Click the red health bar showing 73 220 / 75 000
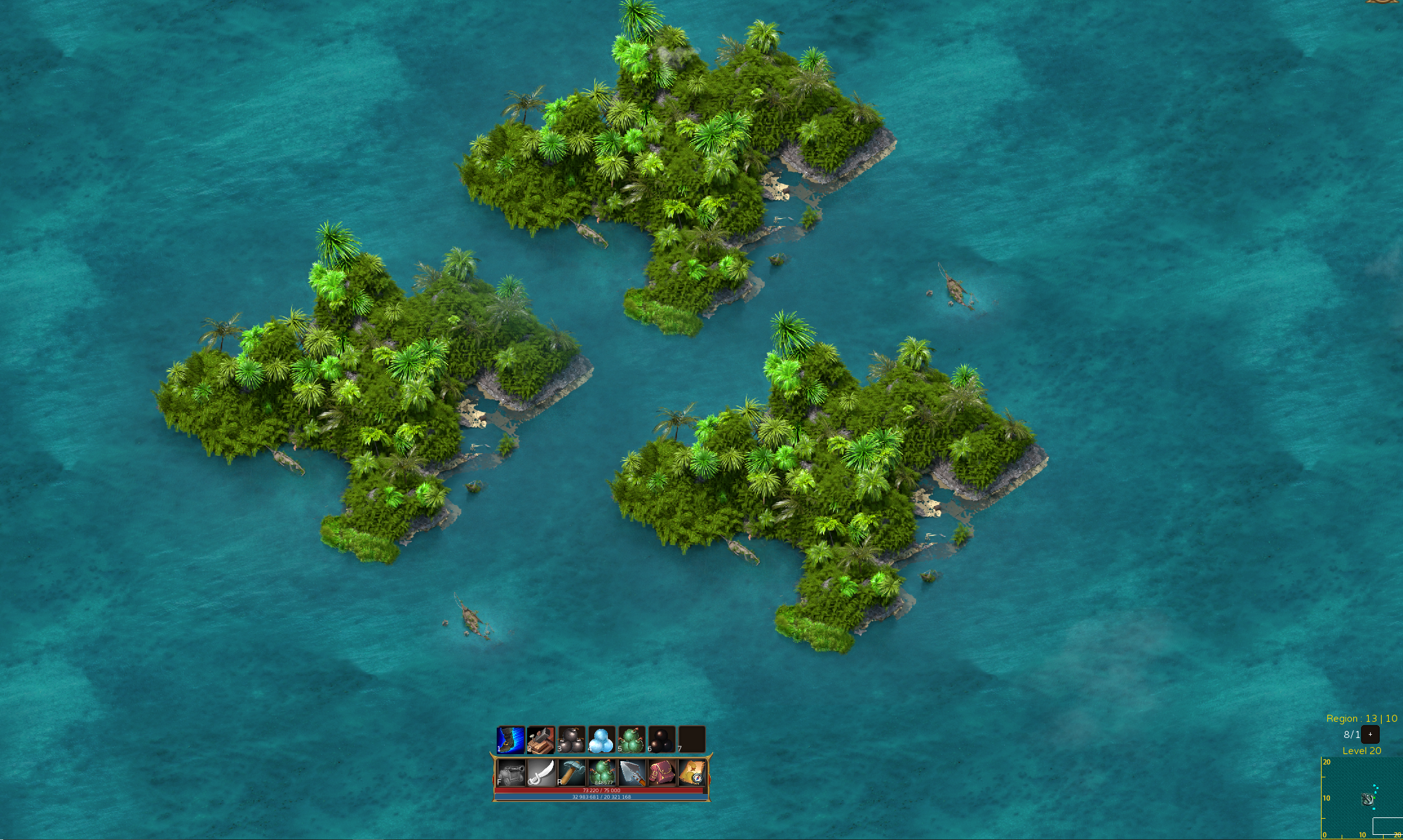This screenshot has width=1403, height=840. tap(601, 791)
